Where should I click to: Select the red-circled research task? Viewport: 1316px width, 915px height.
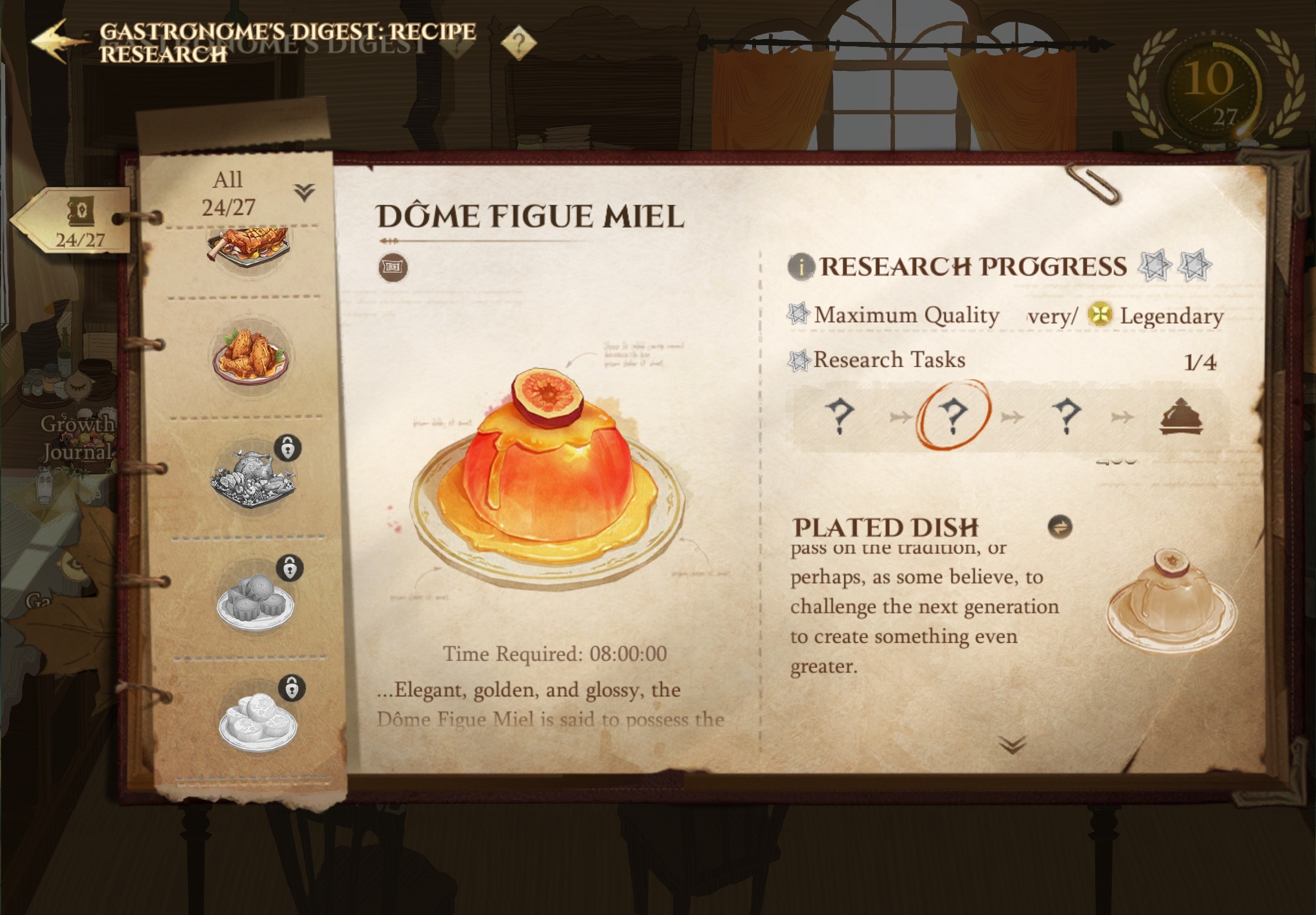tap(953, 415)
